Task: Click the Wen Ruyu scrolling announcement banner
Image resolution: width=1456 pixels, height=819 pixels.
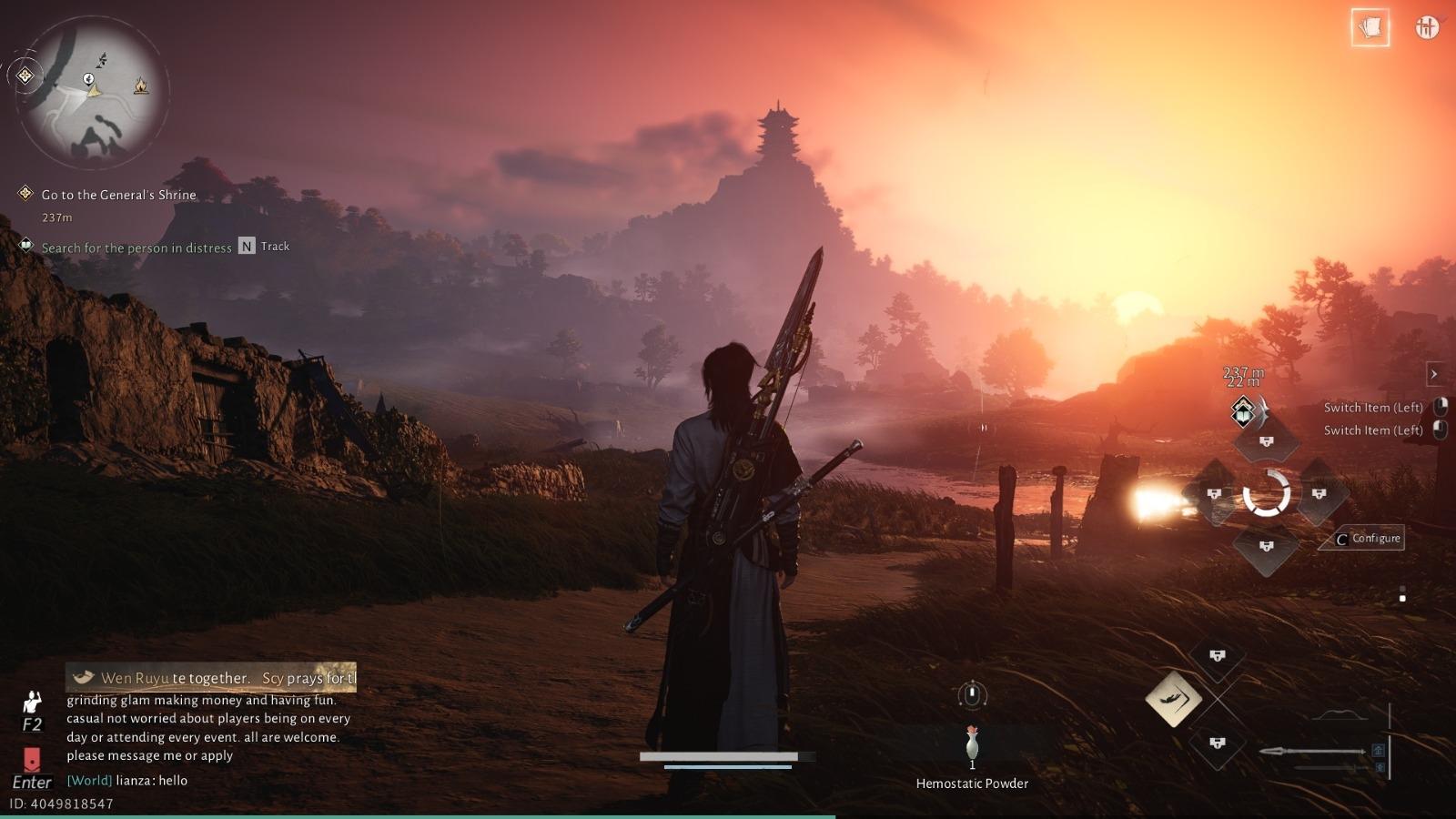Action: tap(211, 678)
